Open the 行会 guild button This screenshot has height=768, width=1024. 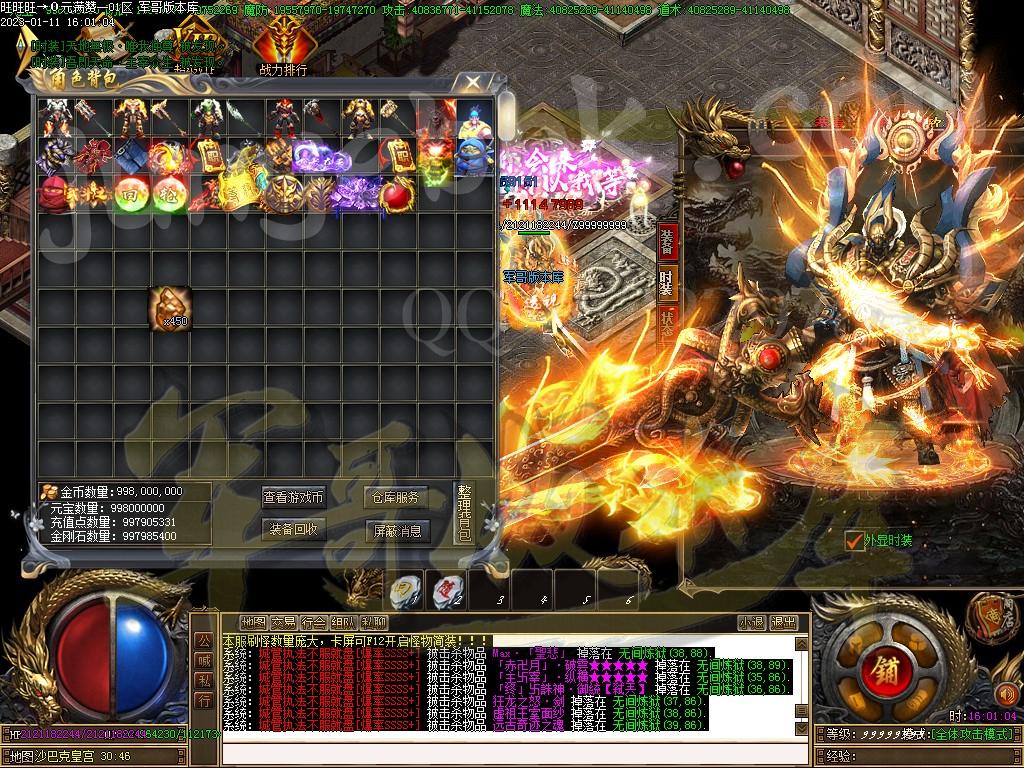(x=314, y=622)
